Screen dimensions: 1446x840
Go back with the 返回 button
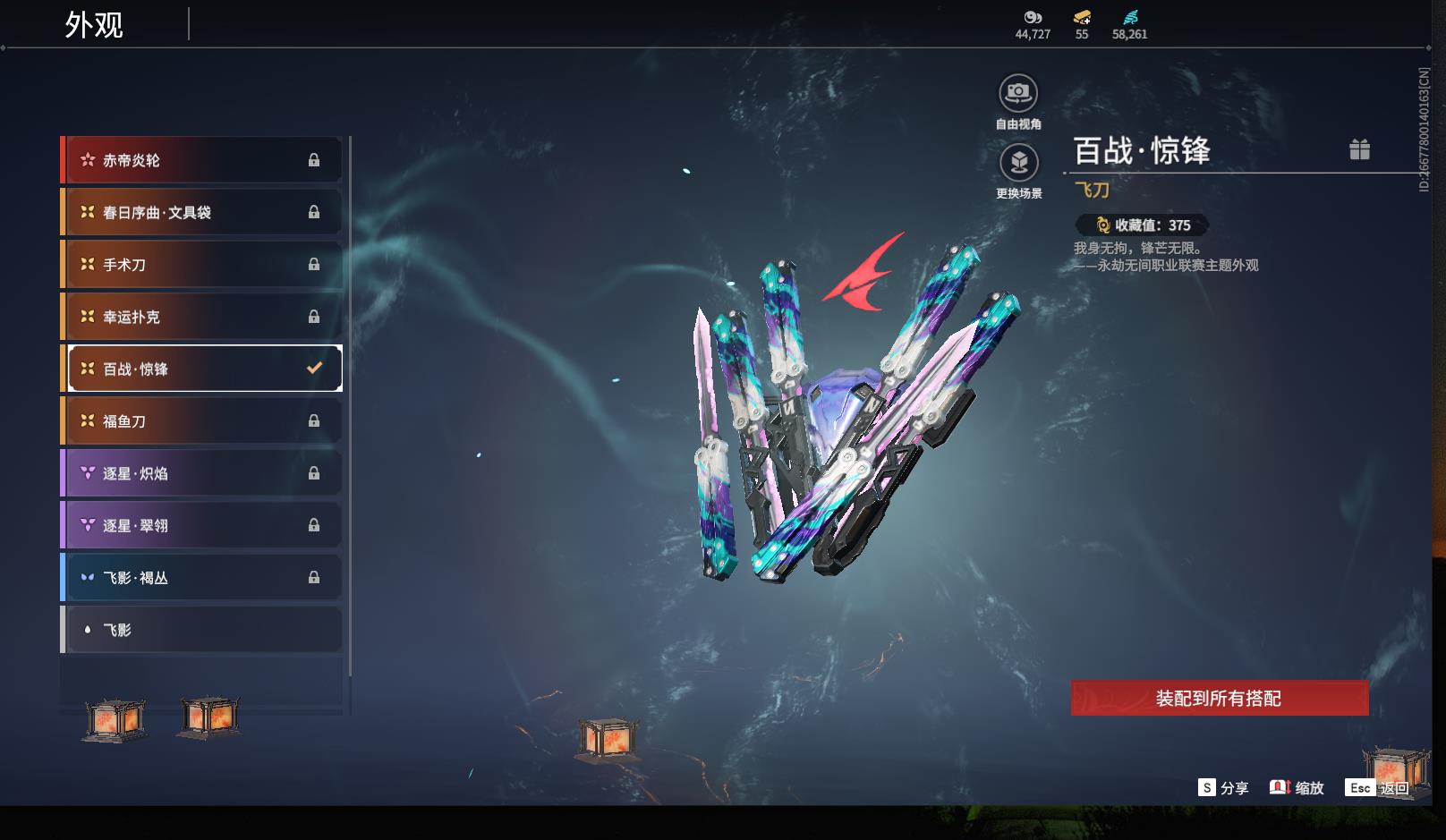(1379, 787)
